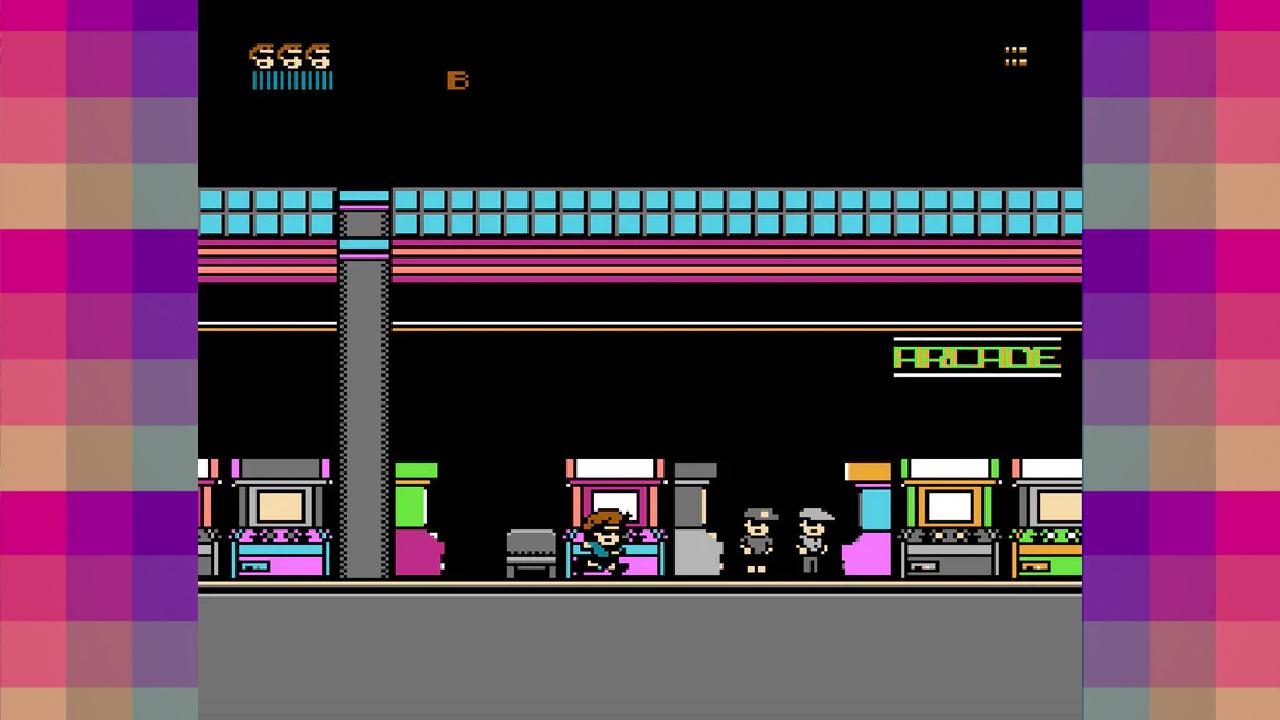Click the small dotted grid icon top-right
The height and width of the screenshot is (720, 1280).
tap(1017, 57)
